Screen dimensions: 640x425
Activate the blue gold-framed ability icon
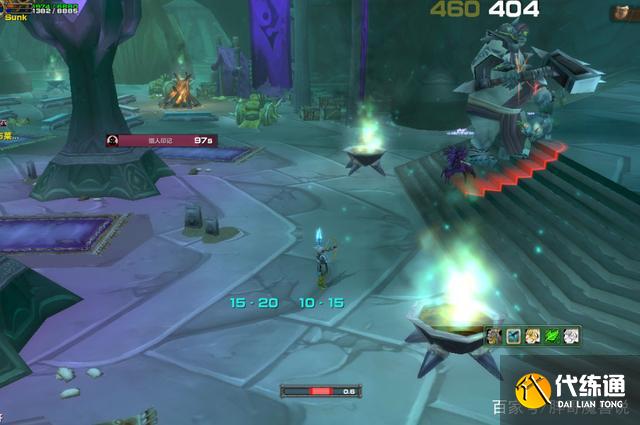(514, 336)
